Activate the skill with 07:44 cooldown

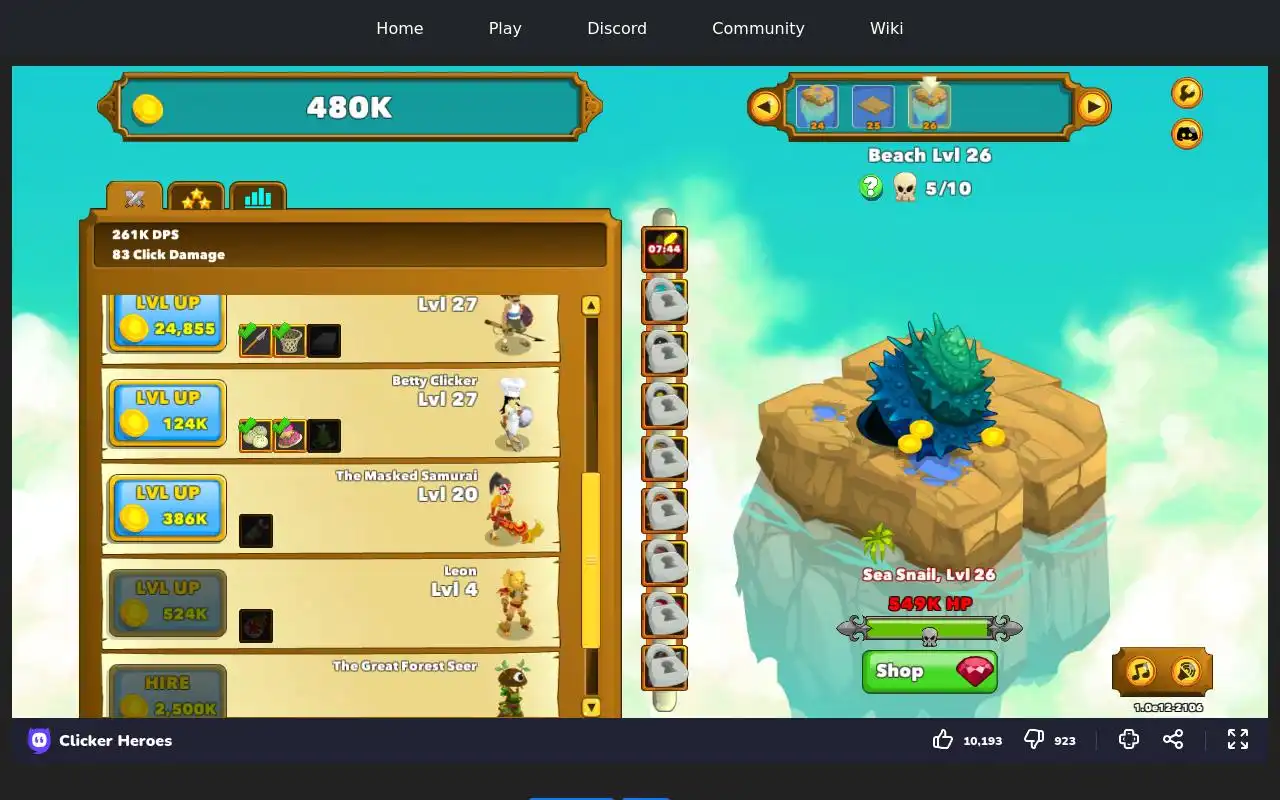[664, 249]
